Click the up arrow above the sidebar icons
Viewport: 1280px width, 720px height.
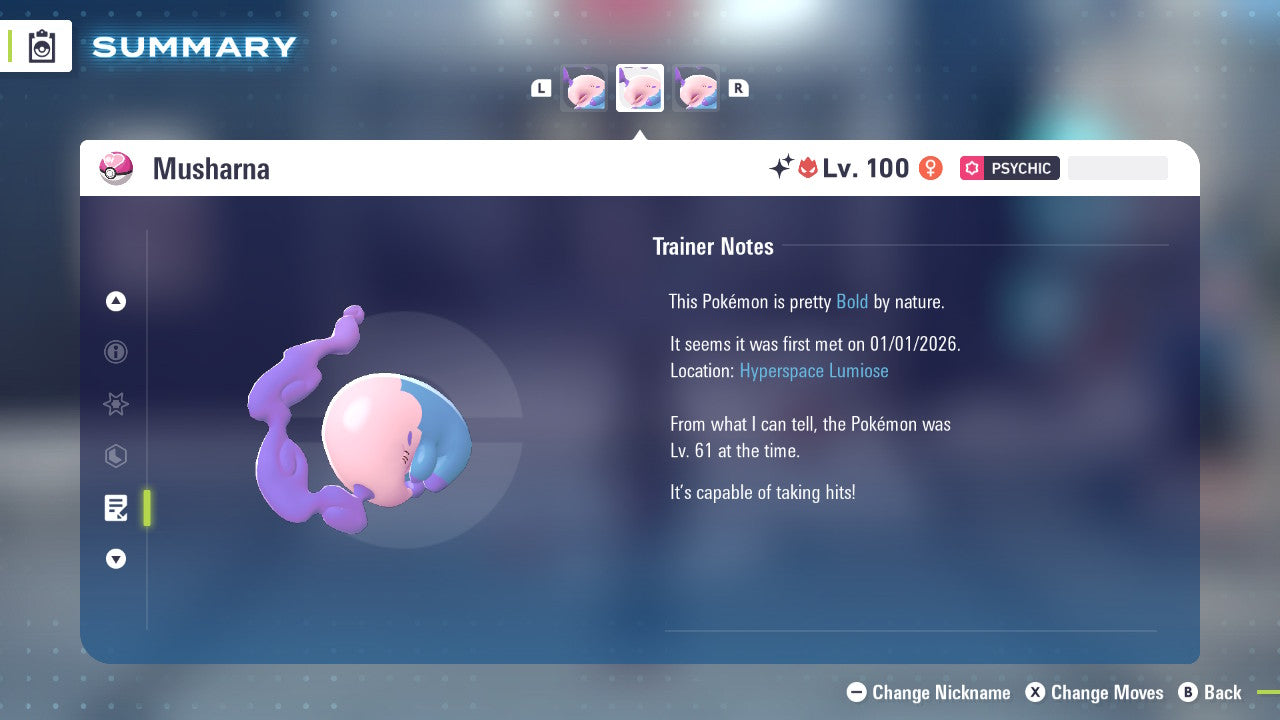tap(115, 301)
